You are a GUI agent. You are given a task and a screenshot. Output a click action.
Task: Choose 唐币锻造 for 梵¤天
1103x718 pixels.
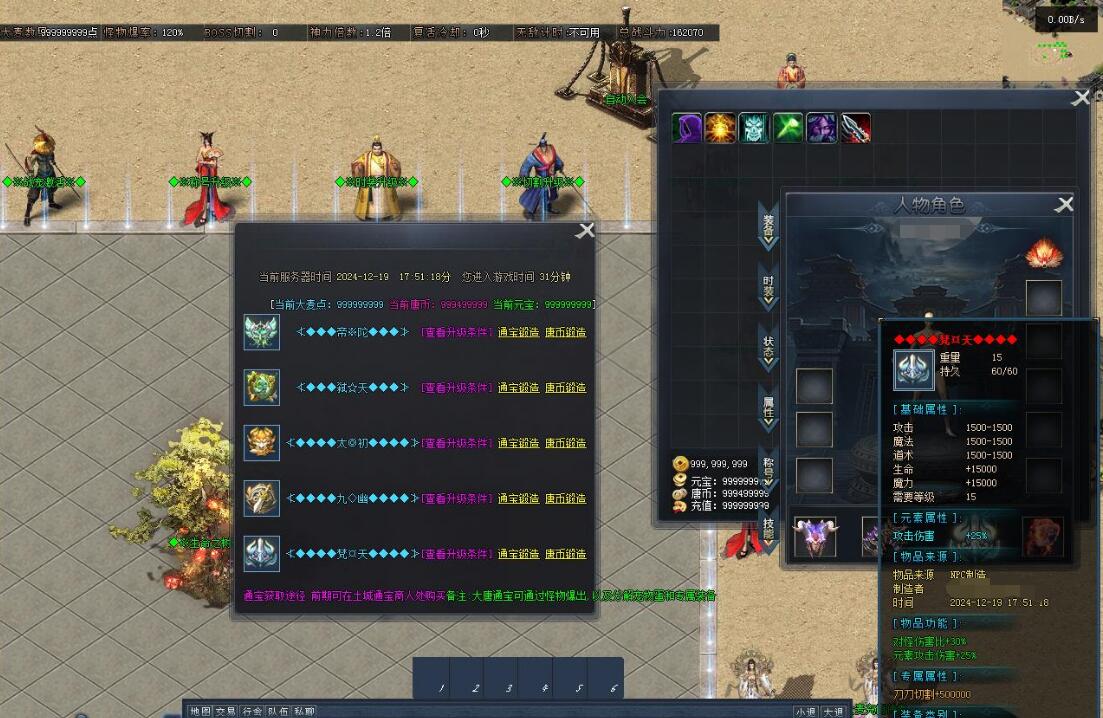click(565, 554)
